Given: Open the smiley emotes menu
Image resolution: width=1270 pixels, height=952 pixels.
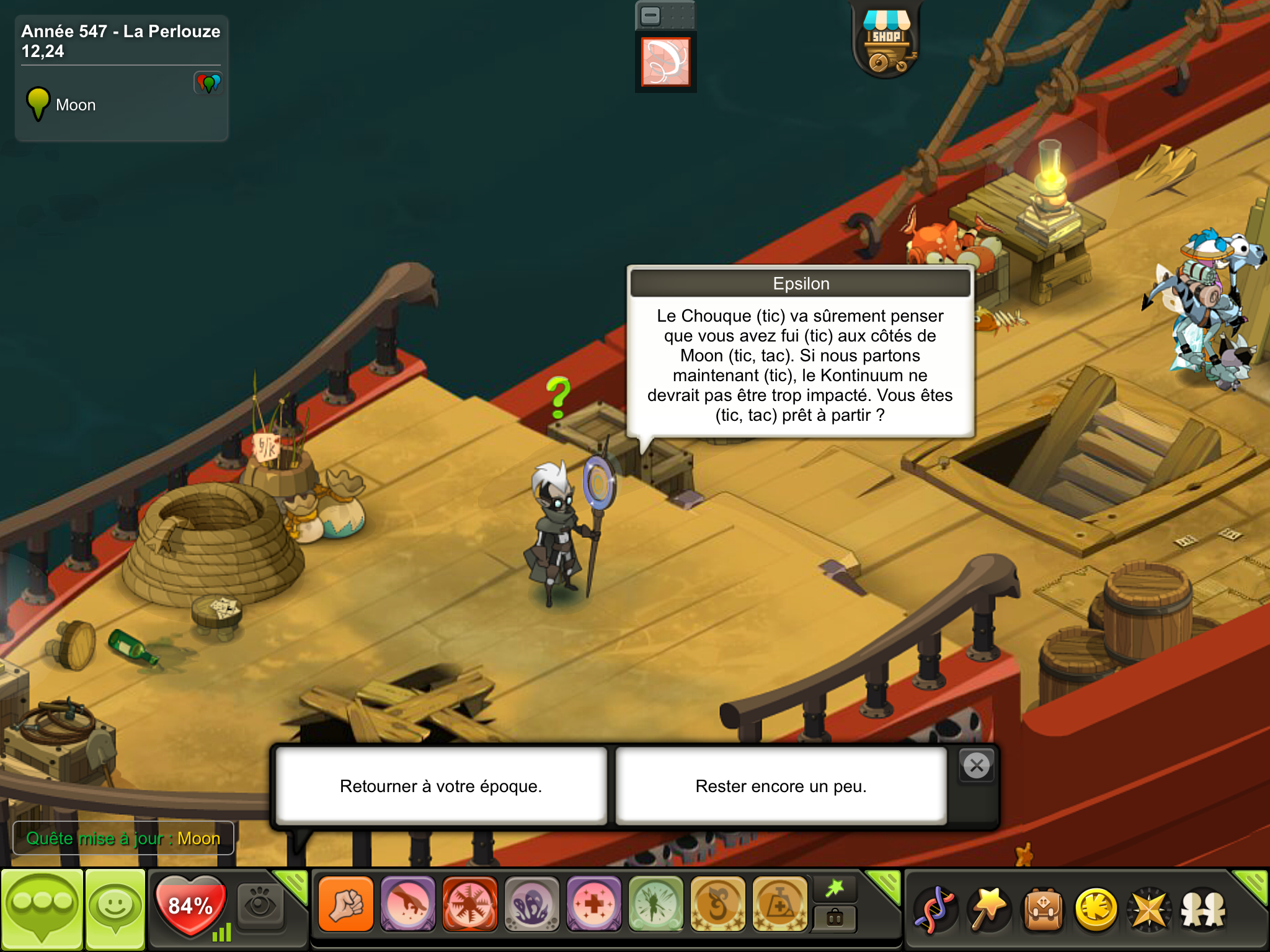Looking at the screenshot, I should 115,909.
